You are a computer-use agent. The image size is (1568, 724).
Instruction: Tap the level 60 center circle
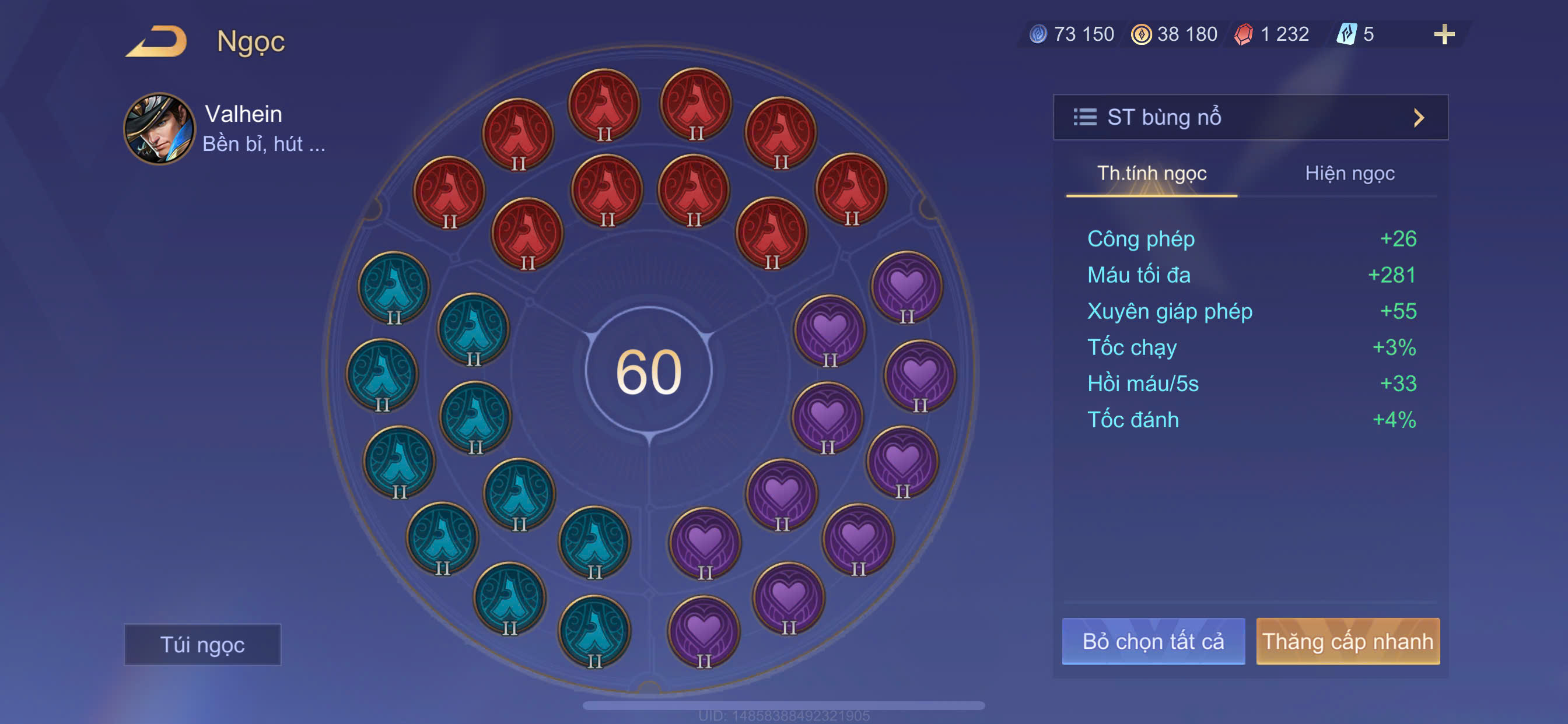[x=649, y=371]
